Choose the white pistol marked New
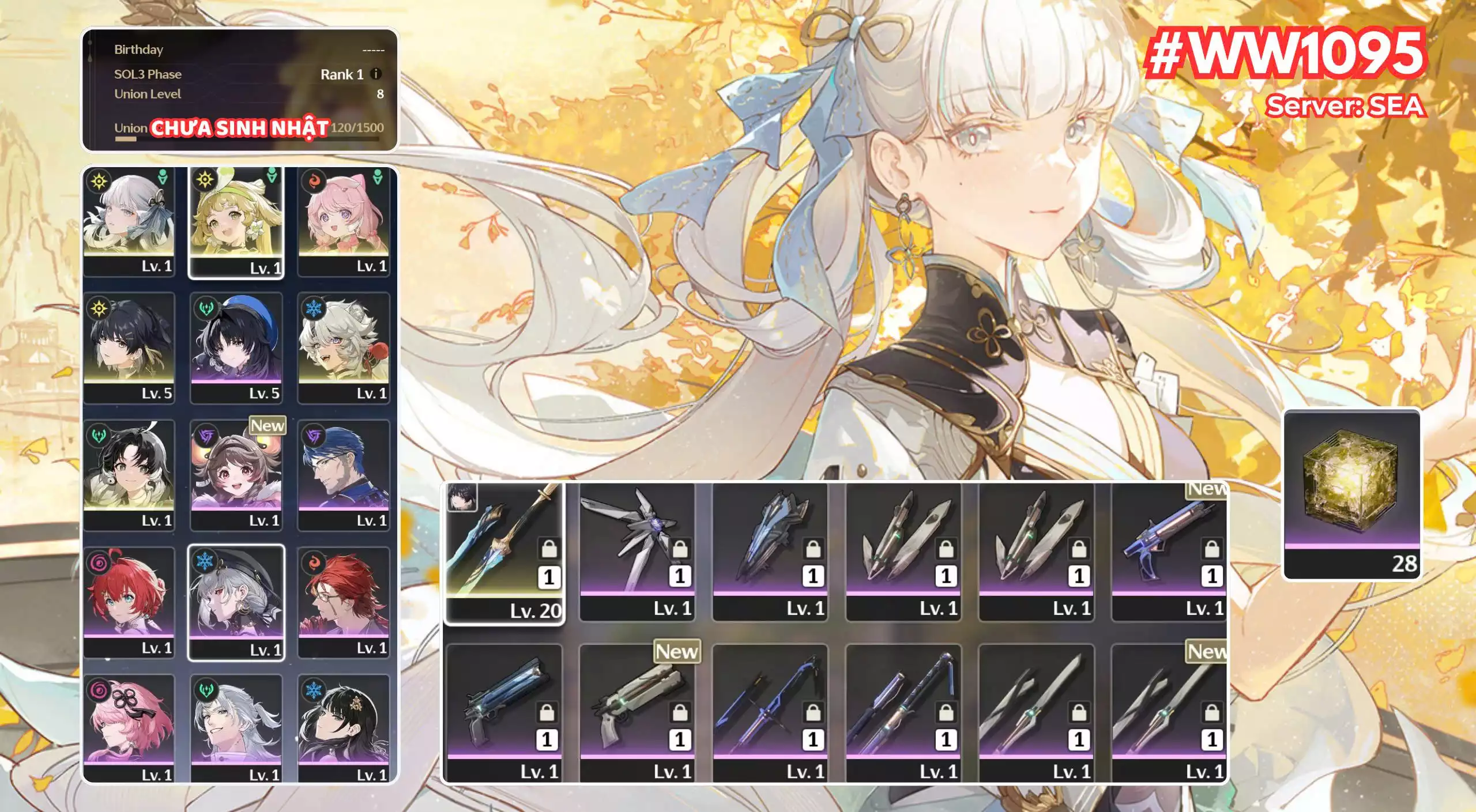The height and width of the screenshot is (812, 1476). click(x=637, y=712)
